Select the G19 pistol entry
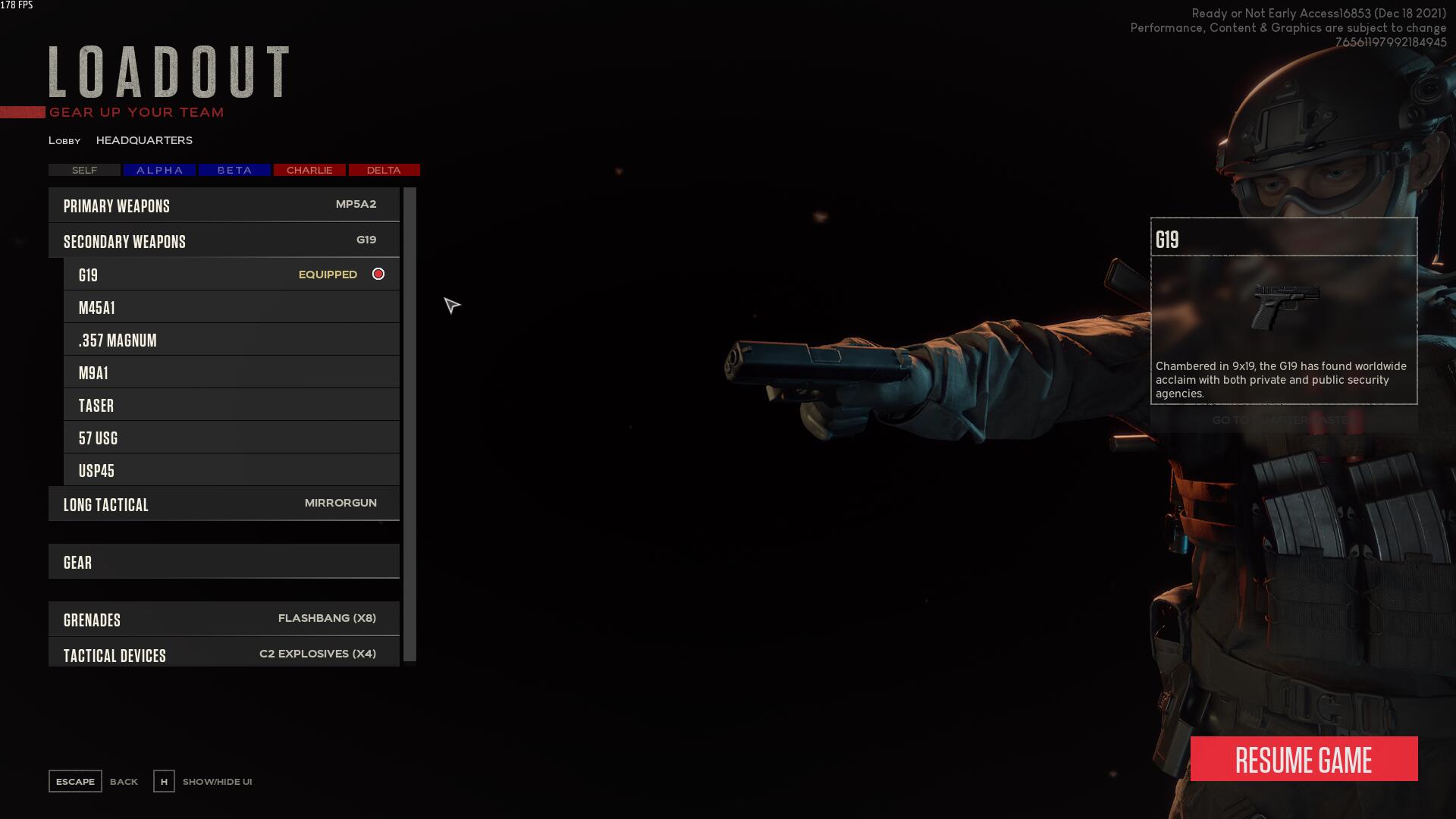 (231, 275)
